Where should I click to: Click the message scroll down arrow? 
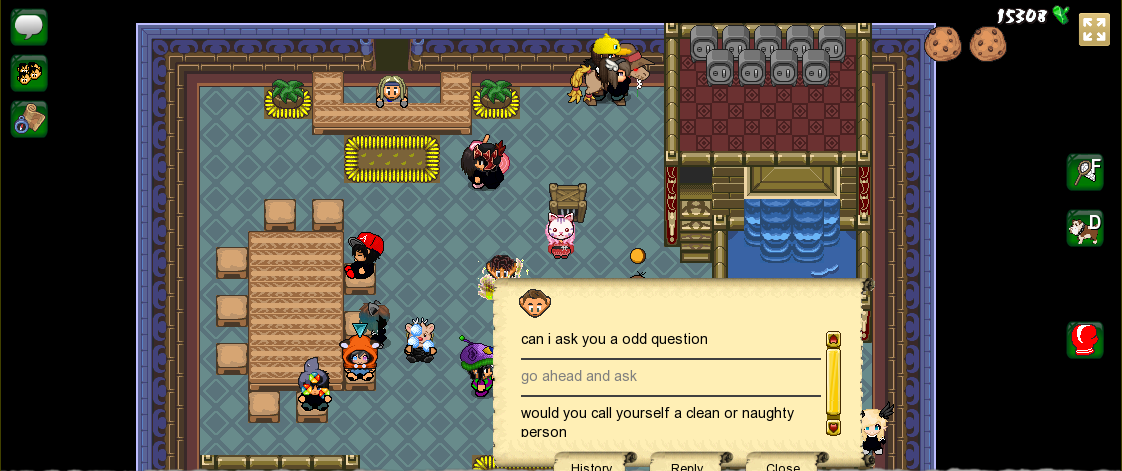(833, 427)
